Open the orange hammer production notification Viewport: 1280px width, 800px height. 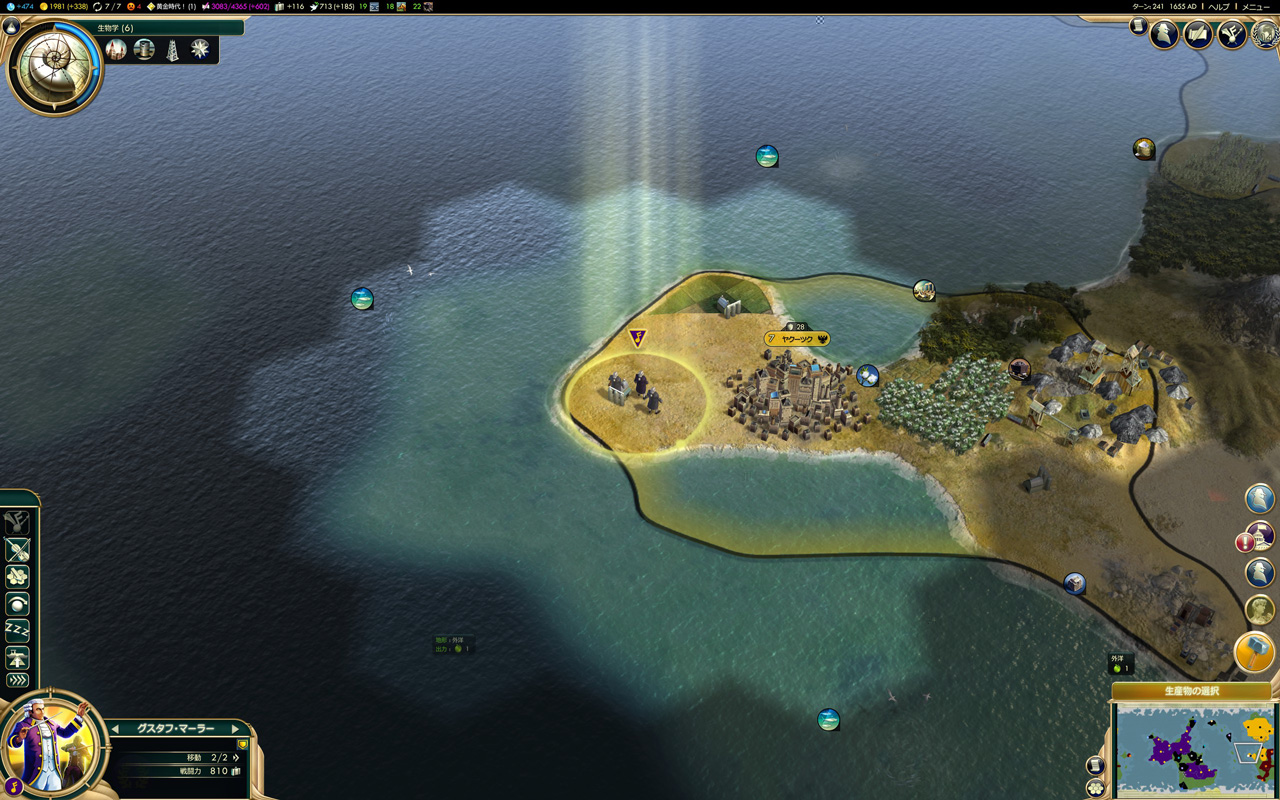[1255, 652]
